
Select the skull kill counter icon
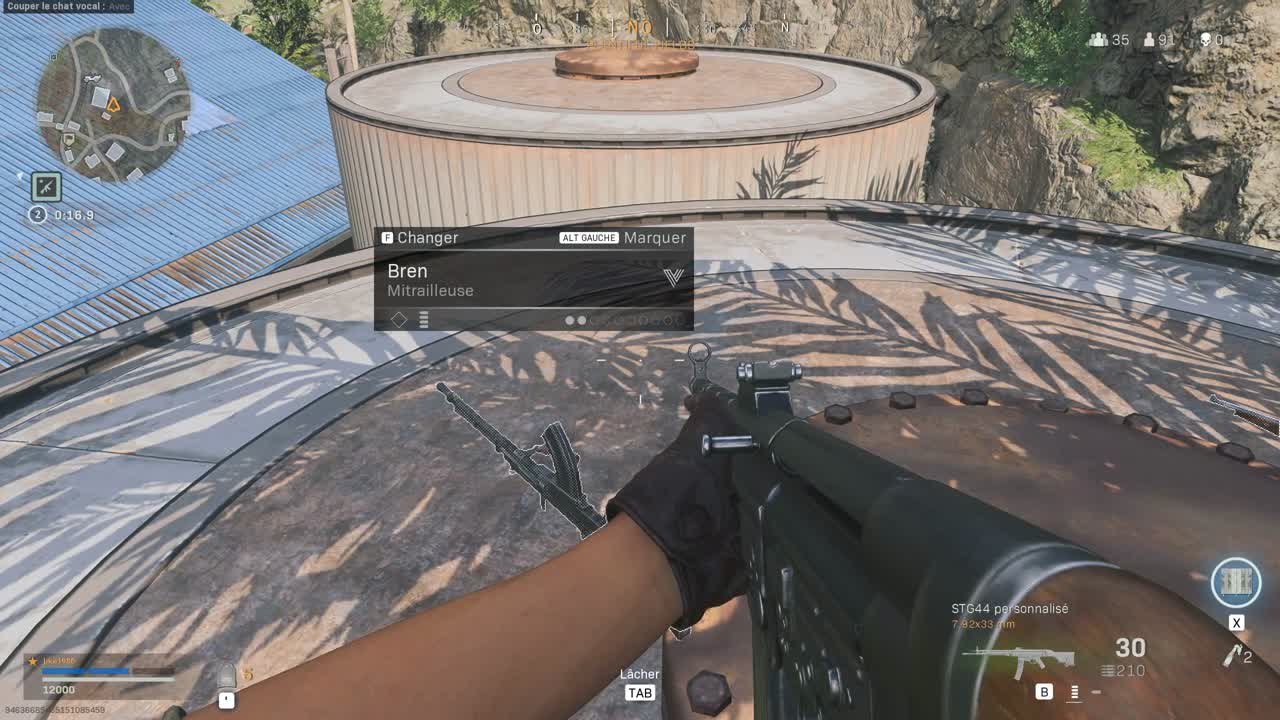click(1207, 40)
